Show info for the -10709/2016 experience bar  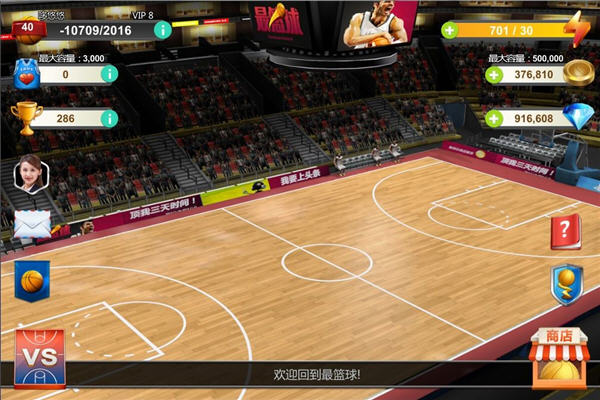(161, 30)
